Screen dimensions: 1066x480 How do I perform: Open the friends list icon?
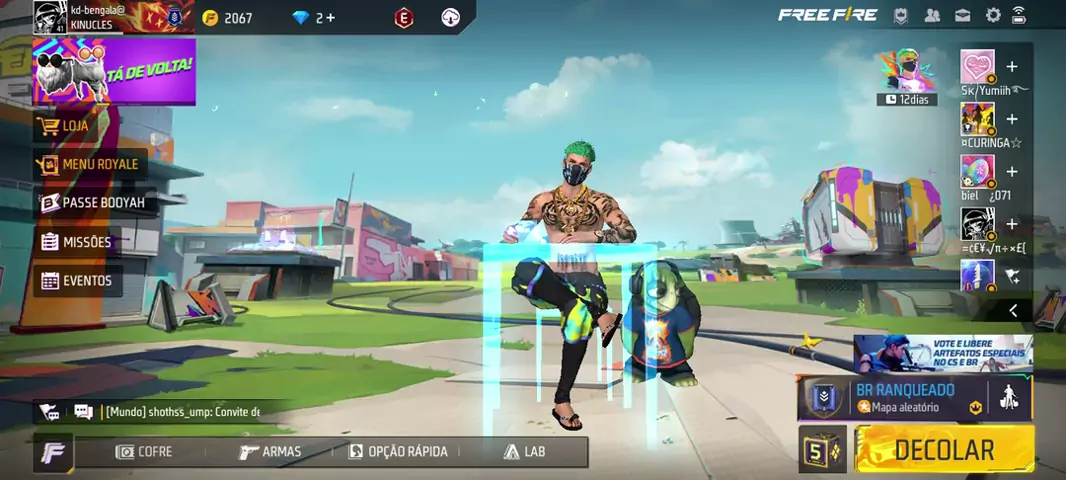click(x=933, y=15)
